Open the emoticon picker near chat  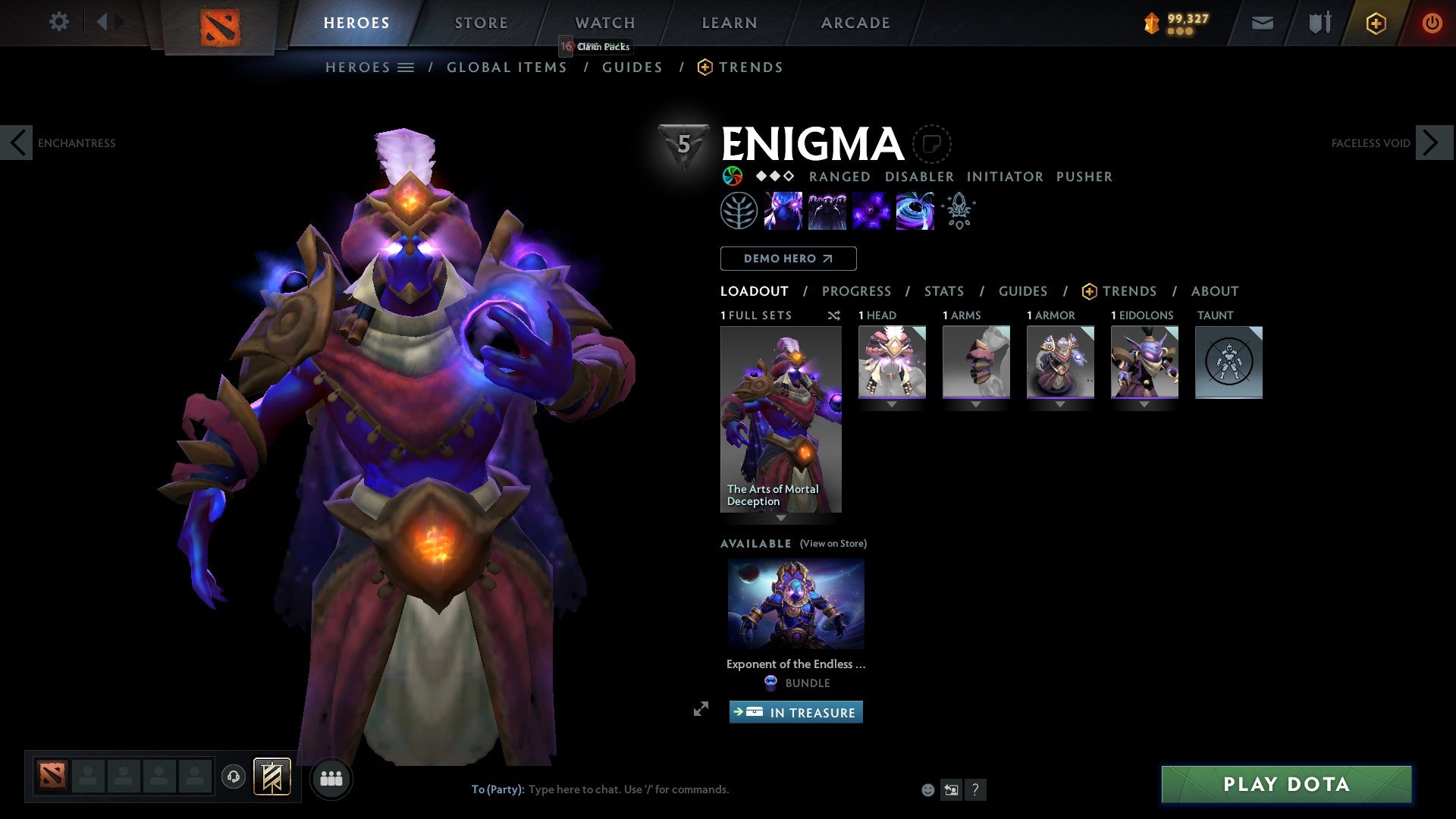pos(927,789)
